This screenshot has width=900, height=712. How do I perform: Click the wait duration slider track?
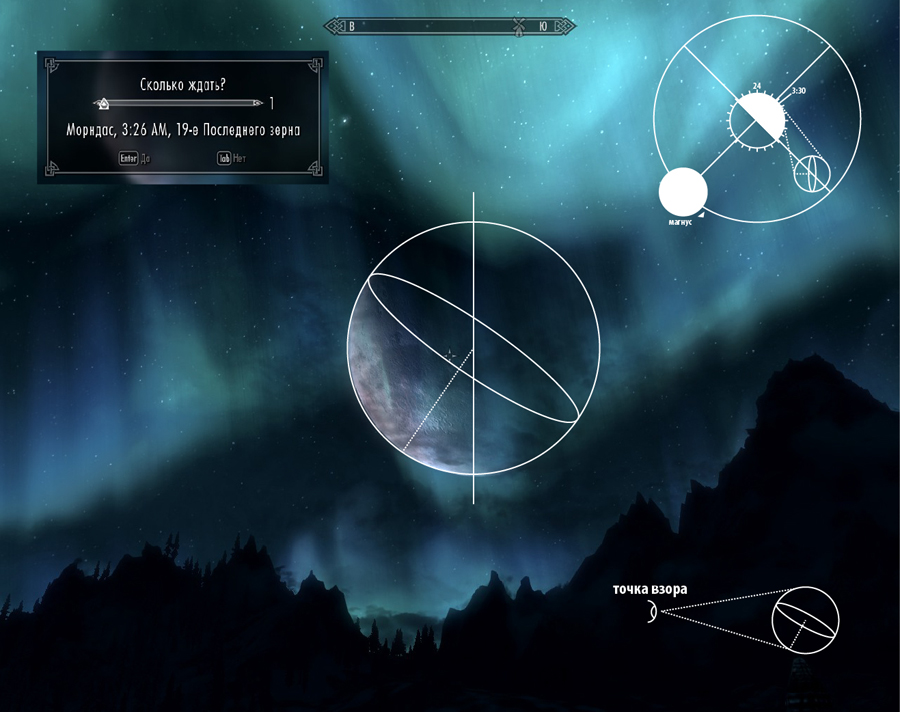click(180, 103)
